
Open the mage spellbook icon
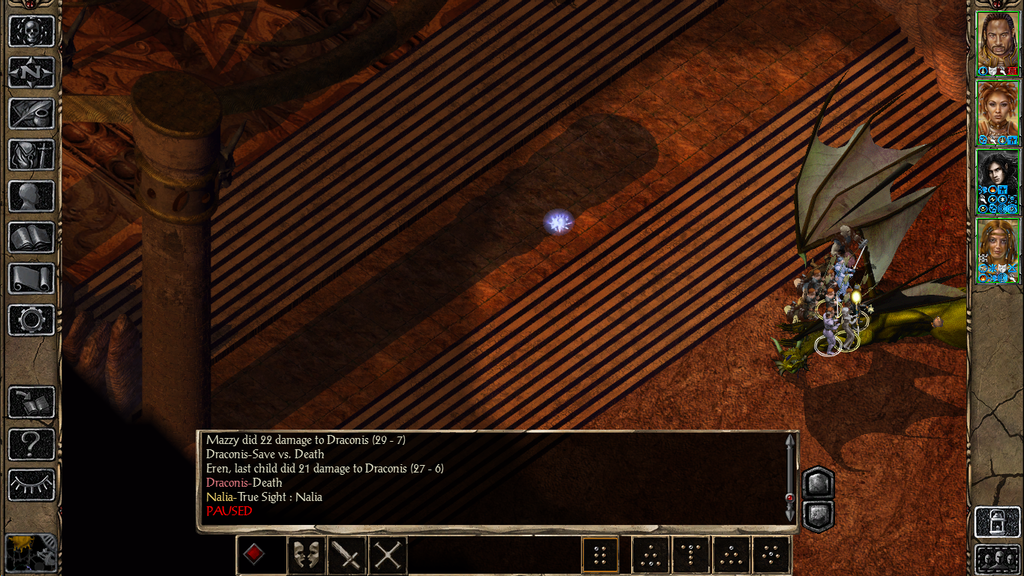pyautogui.click(x=31, y=237)
